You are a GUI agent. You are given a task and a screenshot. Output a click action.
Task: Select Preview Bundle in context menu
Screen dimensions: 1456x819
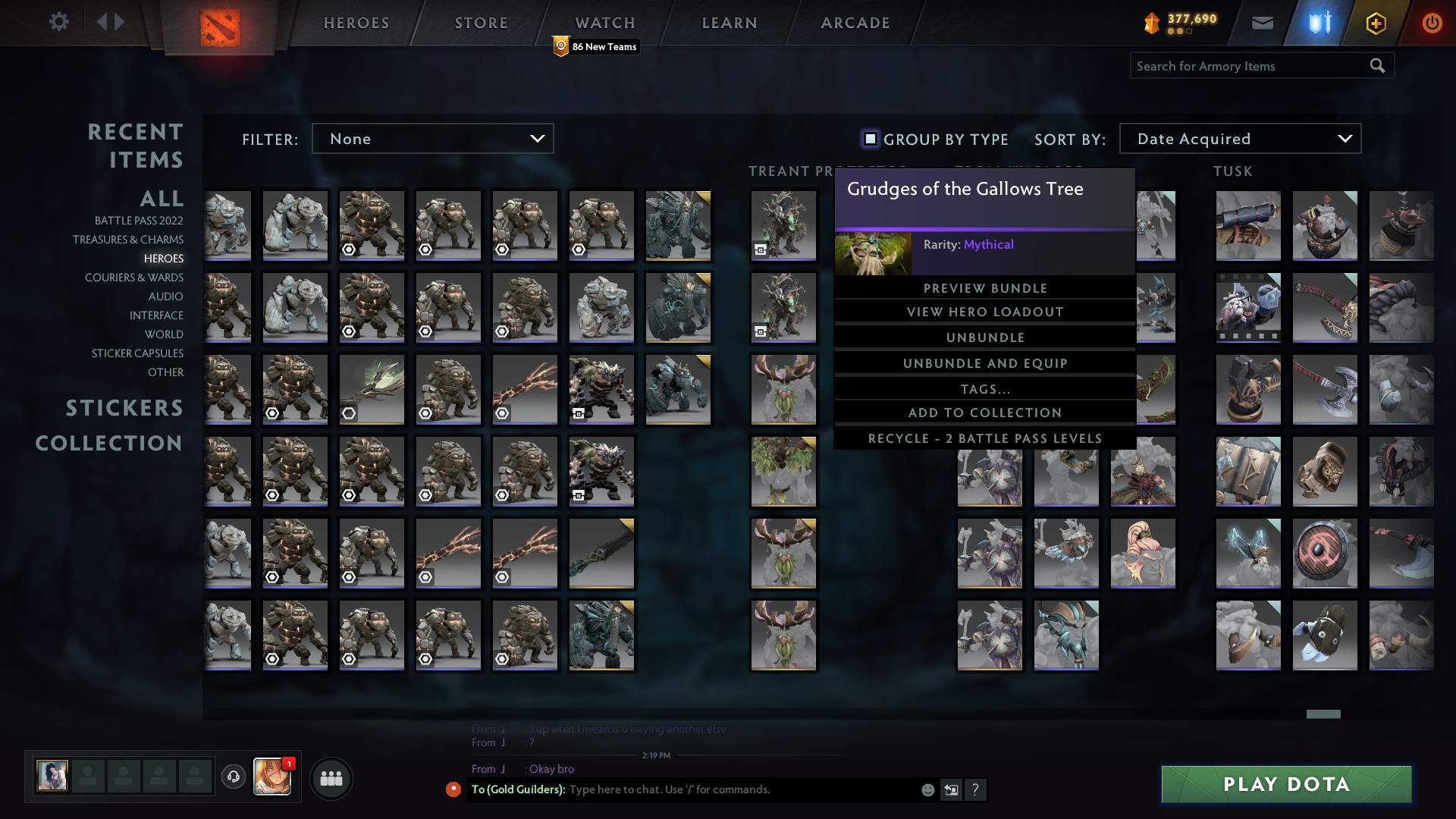pos(985,288)
